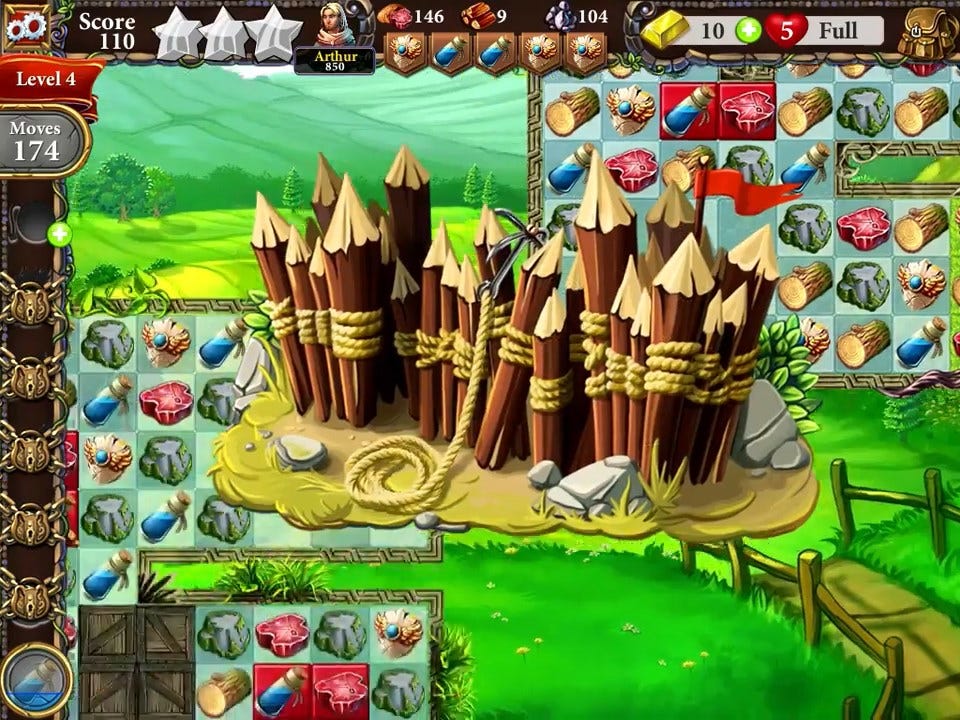
Task: Activate the round potion flask power-up
Action: click(37, 683)
